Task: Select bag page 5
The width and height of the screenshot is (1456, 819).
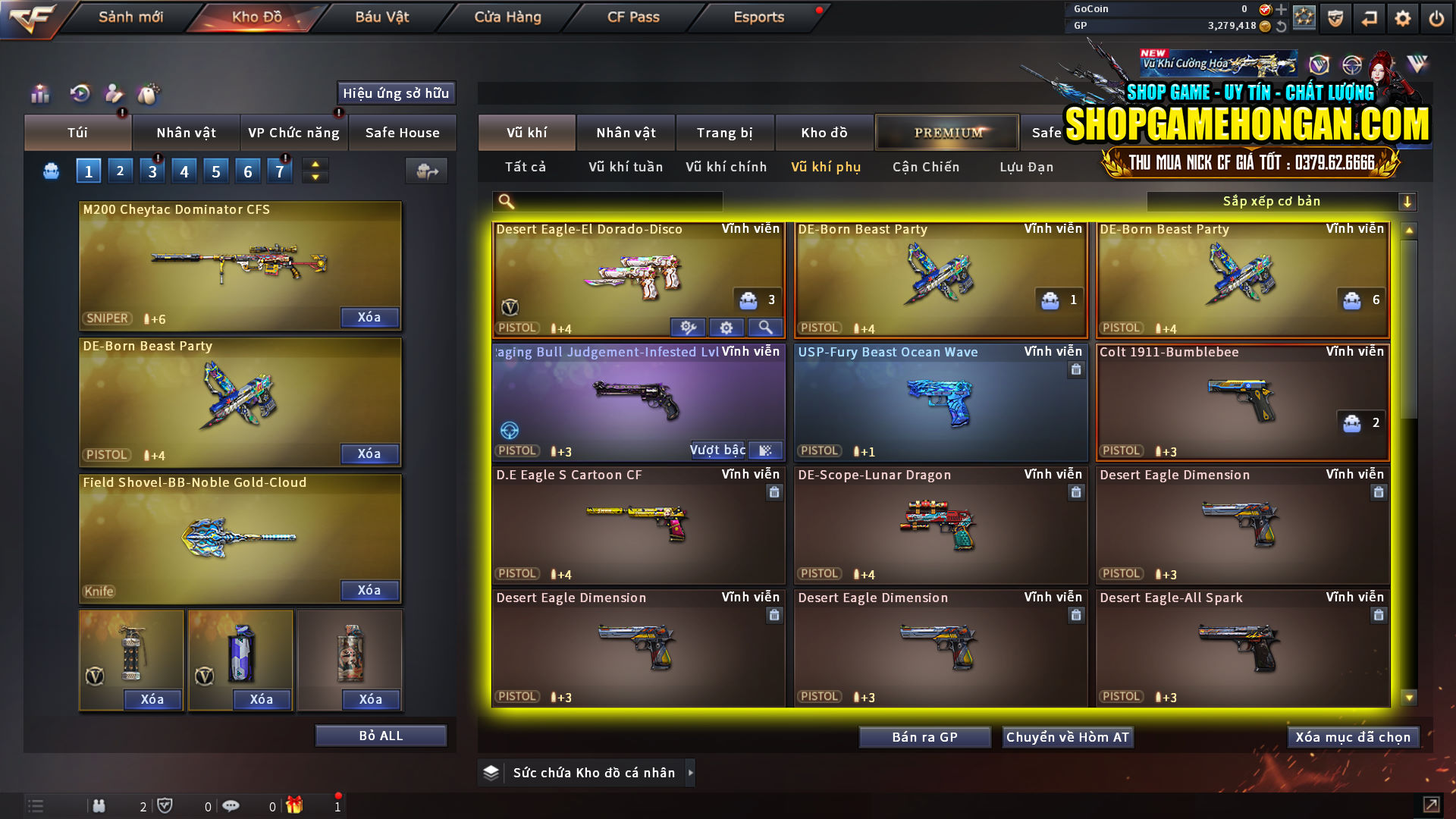Action: click(x=215, y=170)
